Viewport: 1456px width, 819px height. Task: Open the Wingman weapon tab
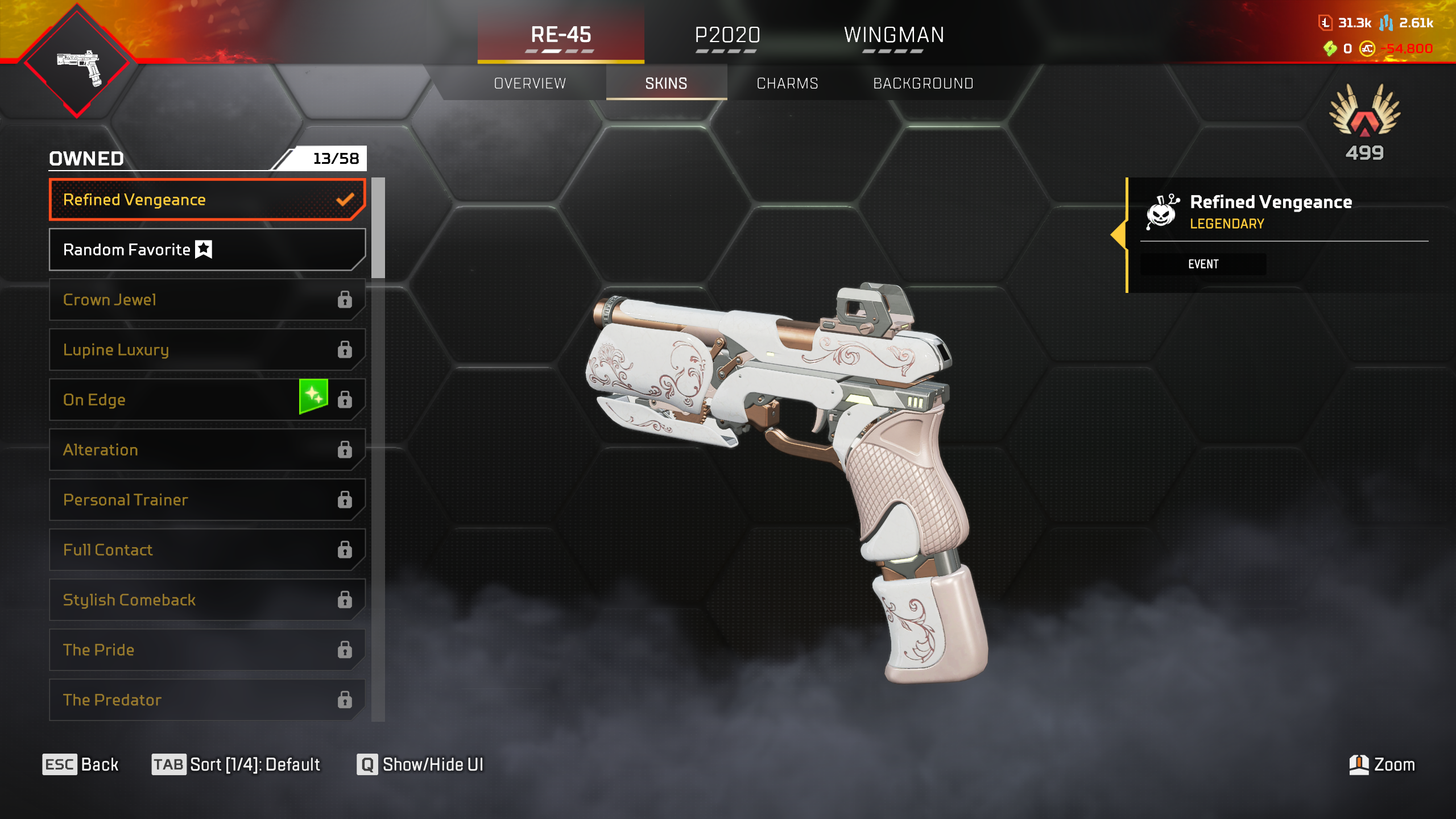pos(894,35)
